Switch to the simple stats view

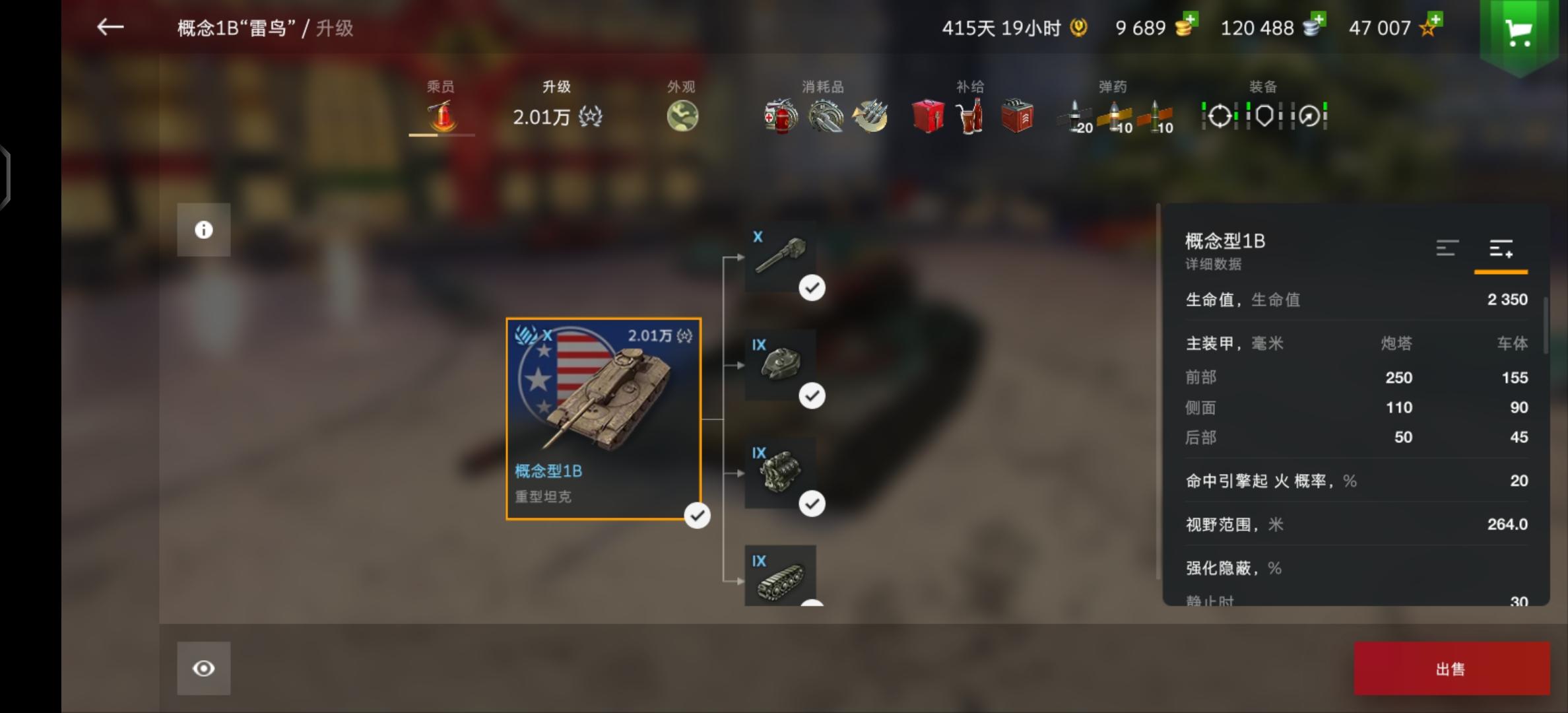pos(1448,249)
